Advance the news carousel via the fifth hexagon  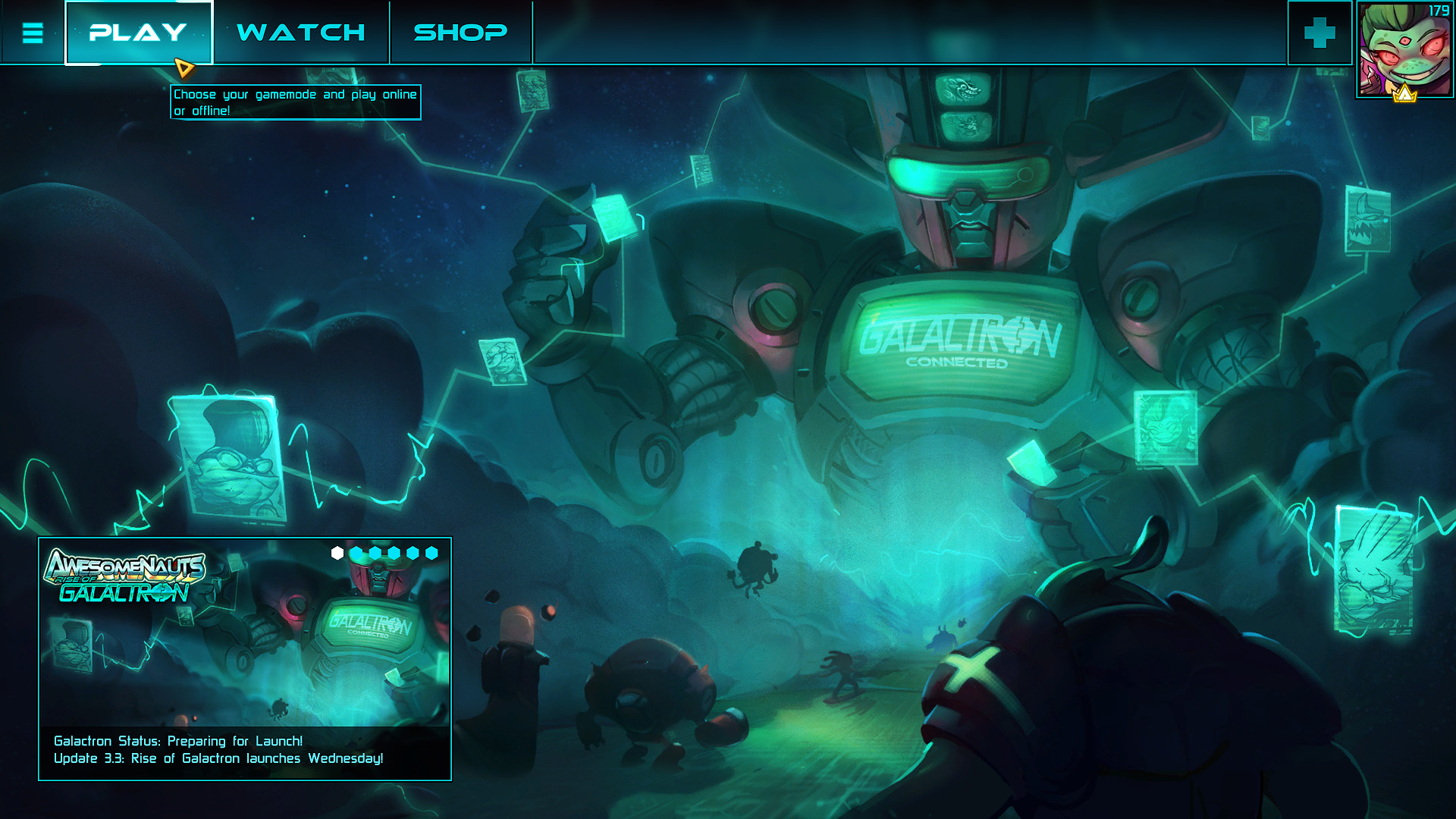pos(413,553)
